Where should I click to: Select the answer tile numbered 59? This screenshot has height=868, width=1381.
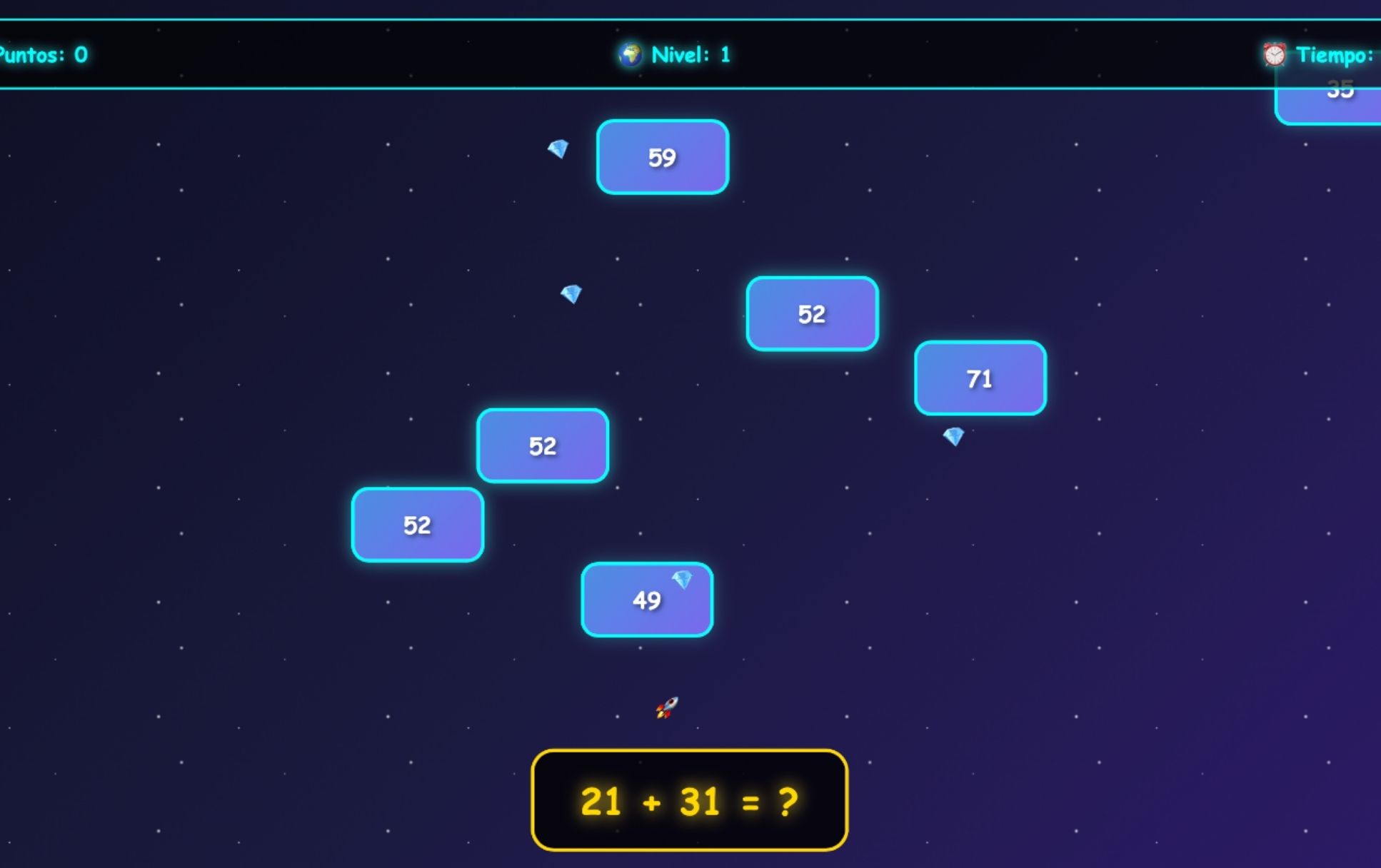pyautogui.click(x=662, y=157)
